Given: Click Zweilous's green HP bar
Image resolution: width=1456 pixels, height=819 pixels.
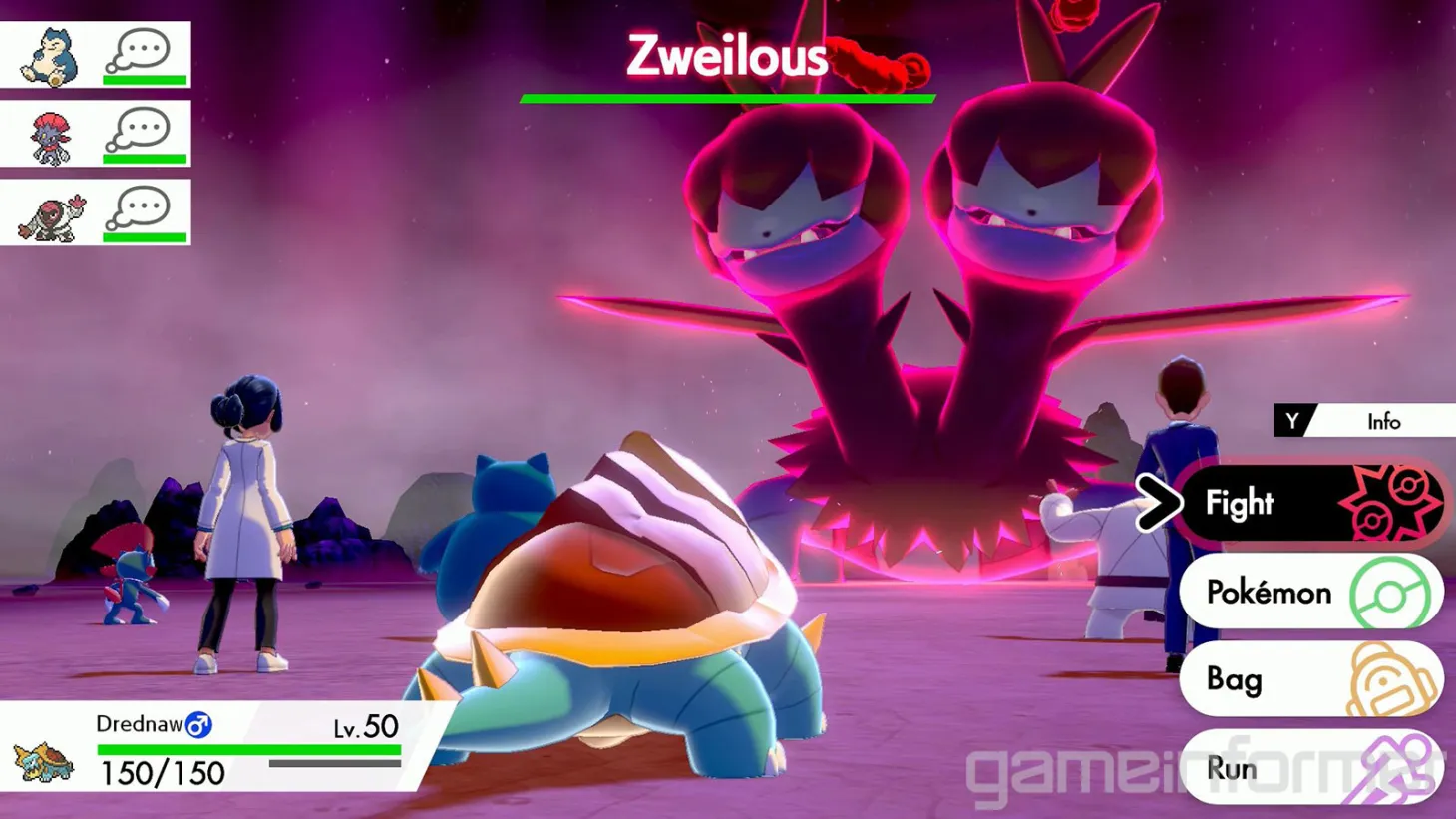Looking at the screenshot, I should (726, 96).
